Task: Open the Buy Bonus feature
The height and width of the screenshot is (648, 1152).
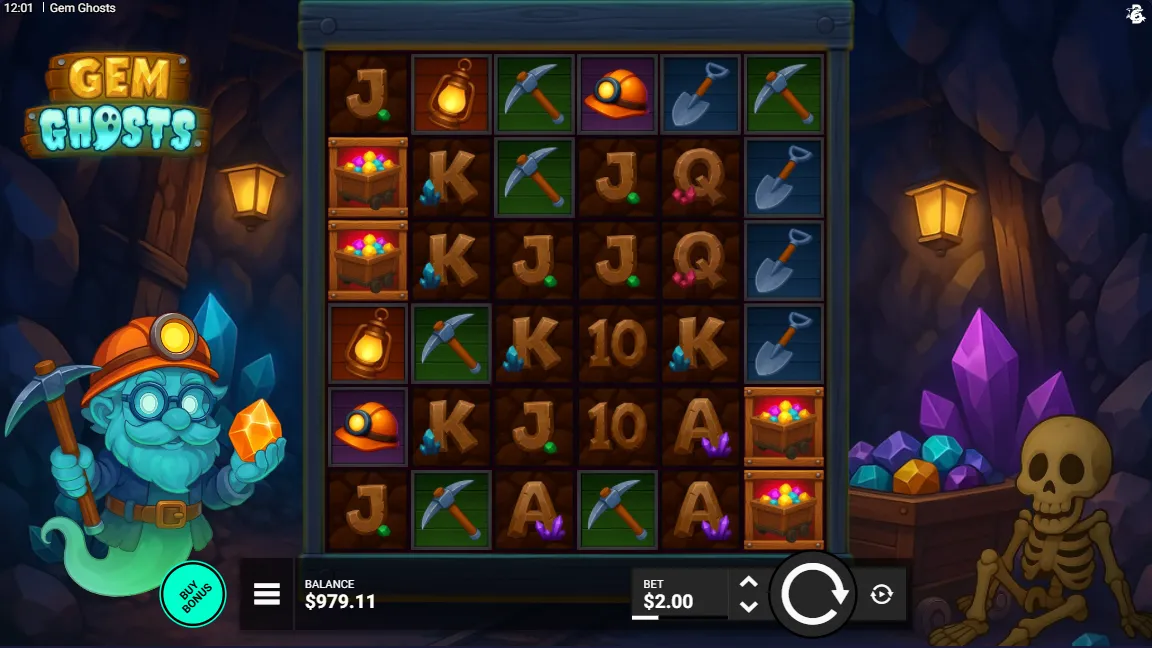Action: click(x=193, y=594)
